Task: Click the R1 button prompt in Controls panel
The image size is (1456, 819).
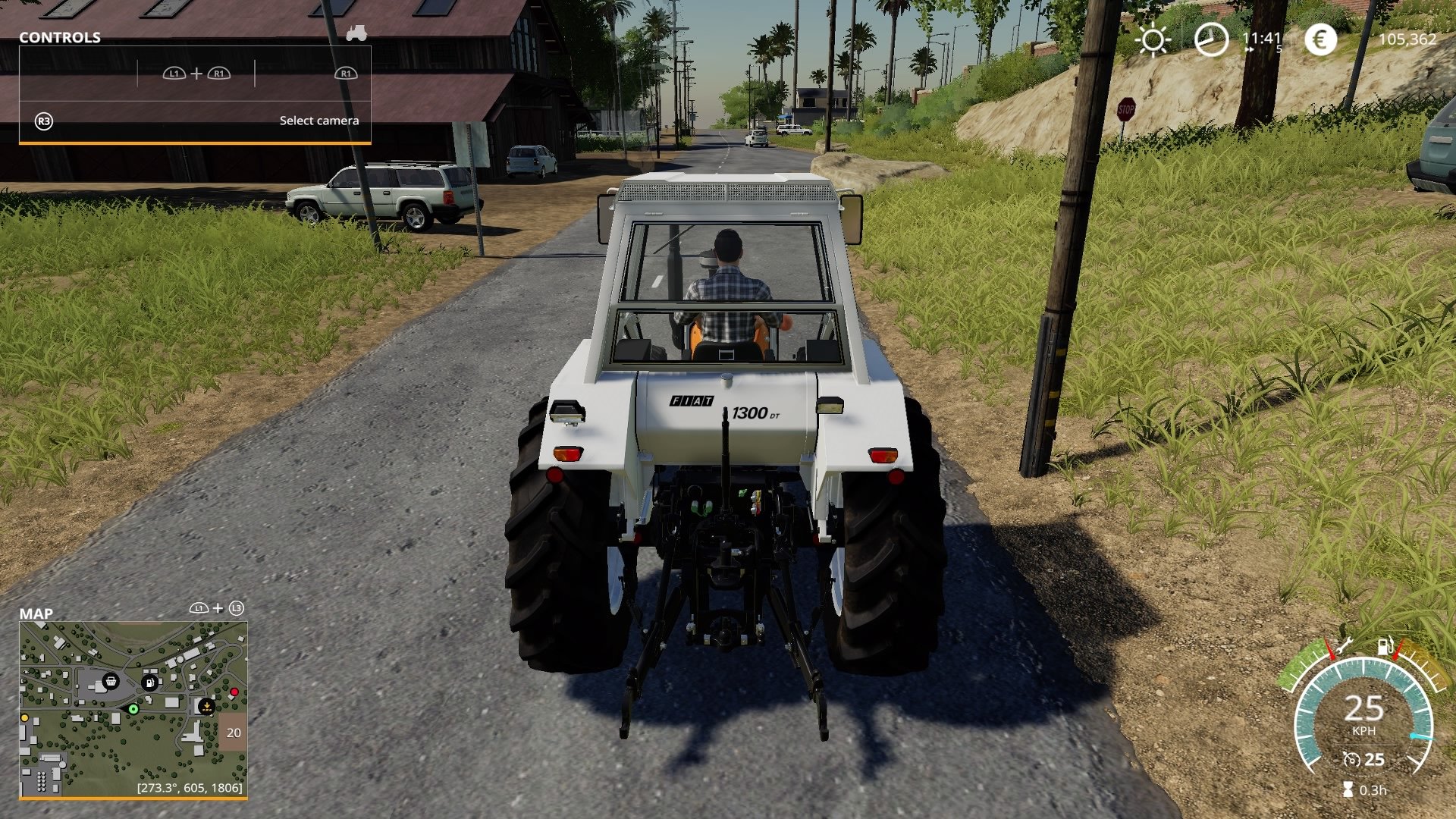Action: pos(346,74)
